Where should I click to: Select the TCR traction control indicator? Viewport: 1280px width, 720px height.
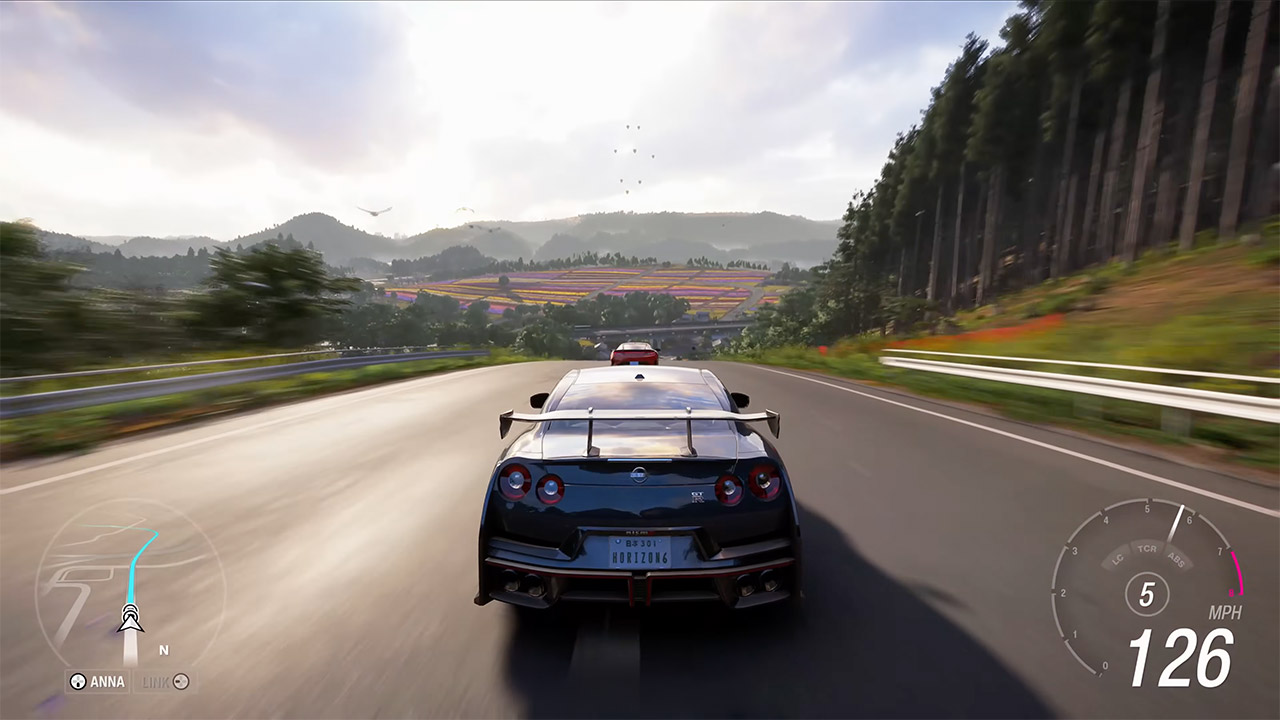1147,550
